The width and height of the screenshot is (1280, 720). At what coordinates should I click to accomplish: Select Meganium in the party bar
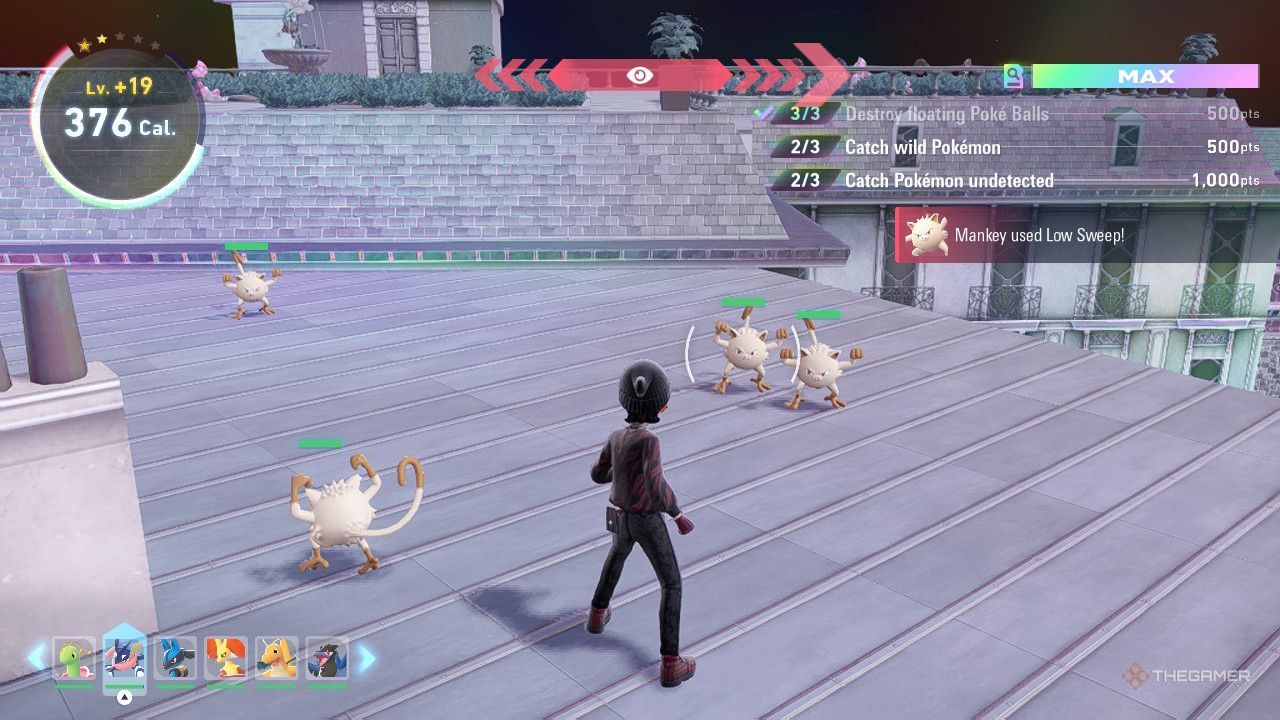point(73,659)
